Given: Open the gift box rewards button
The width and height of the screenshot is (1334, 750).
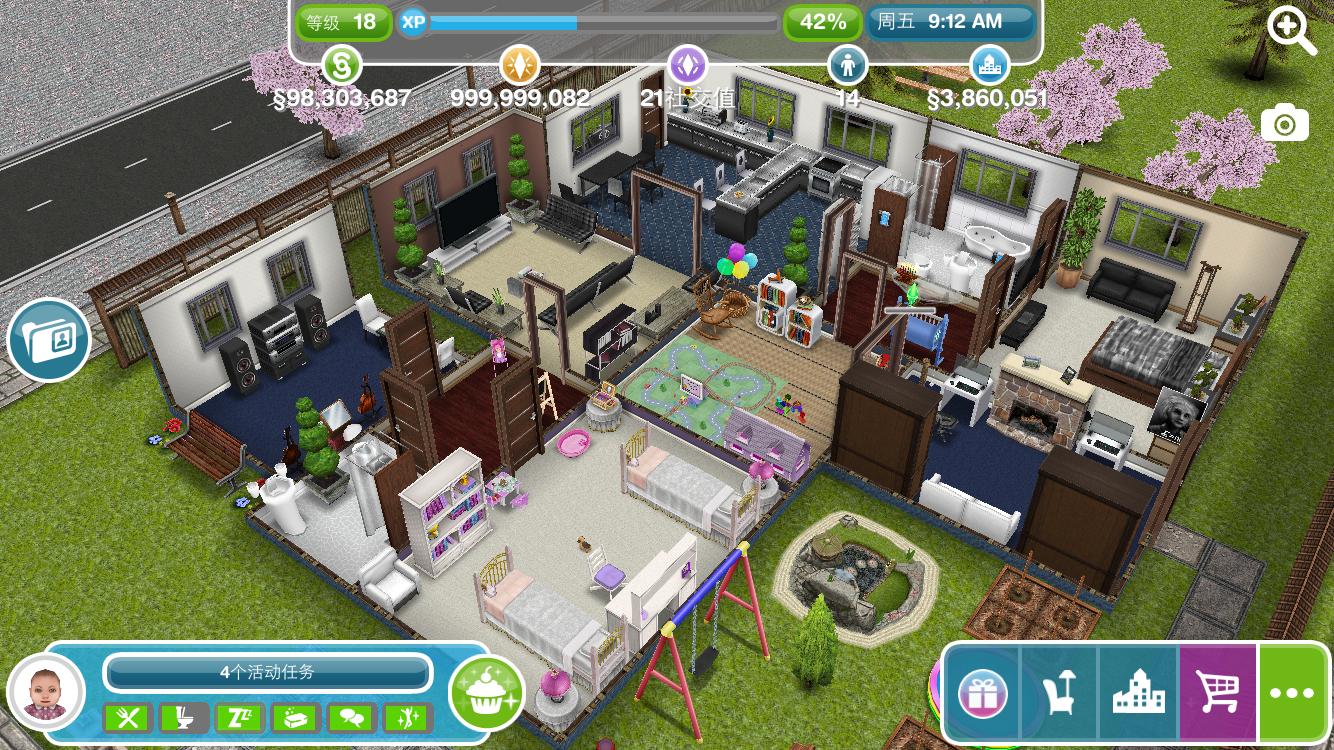Looking at the screenshot, I should (982, 693).
